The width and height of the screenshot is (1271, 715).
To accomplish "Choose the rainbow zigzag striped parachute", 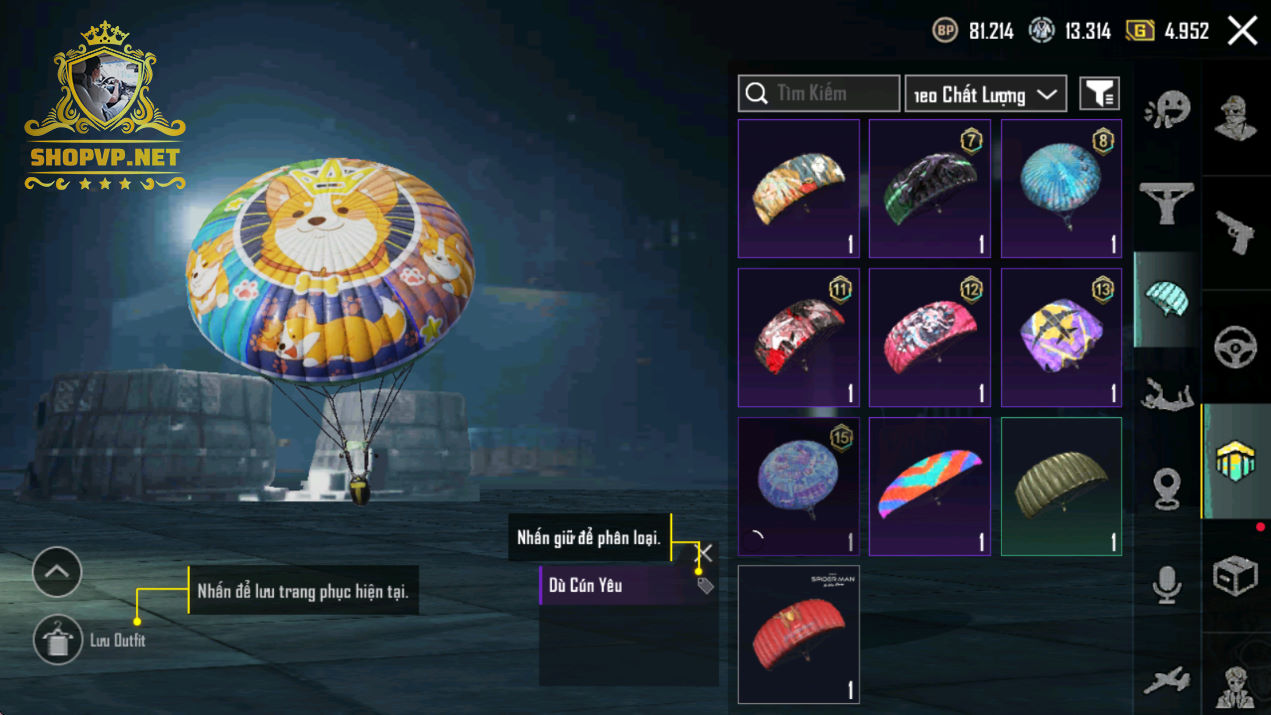I will click(x=929, y=486).
